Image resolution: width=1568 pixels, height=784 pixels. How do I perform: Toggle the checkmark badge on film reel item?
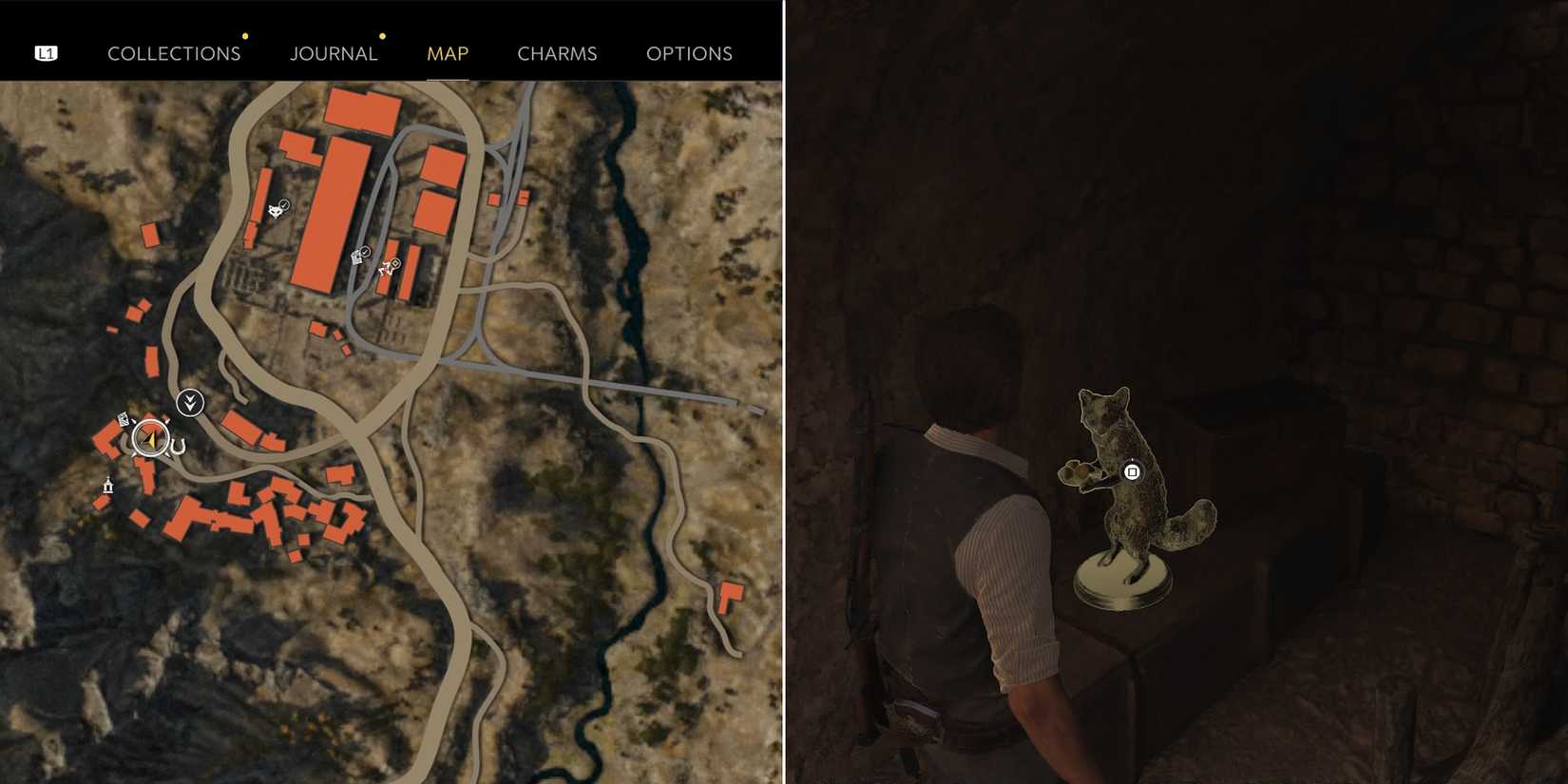click(x=366, y=252)
